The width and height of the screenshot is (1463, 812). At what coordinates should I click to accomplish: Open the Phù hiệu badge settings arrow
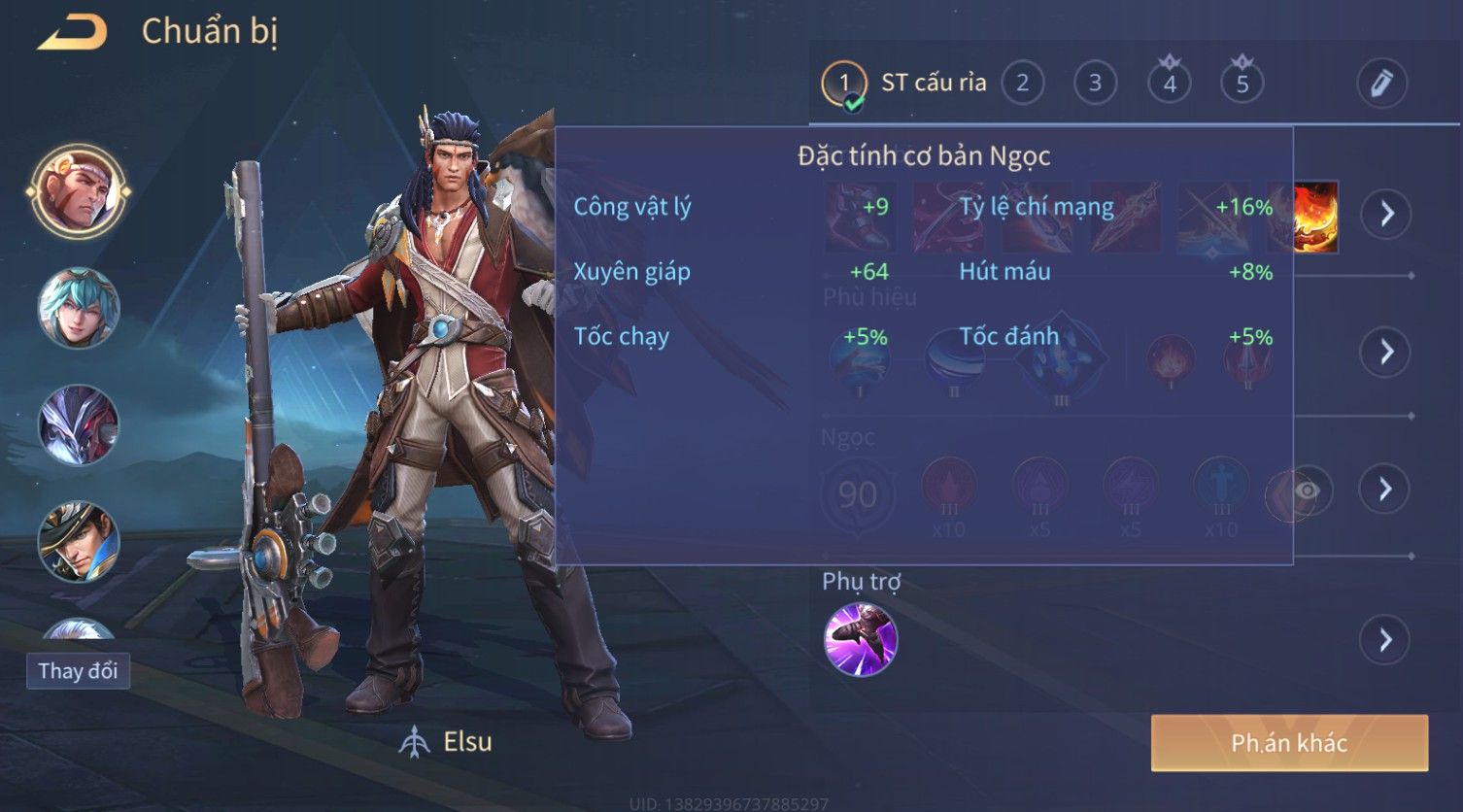[1386, 352]
